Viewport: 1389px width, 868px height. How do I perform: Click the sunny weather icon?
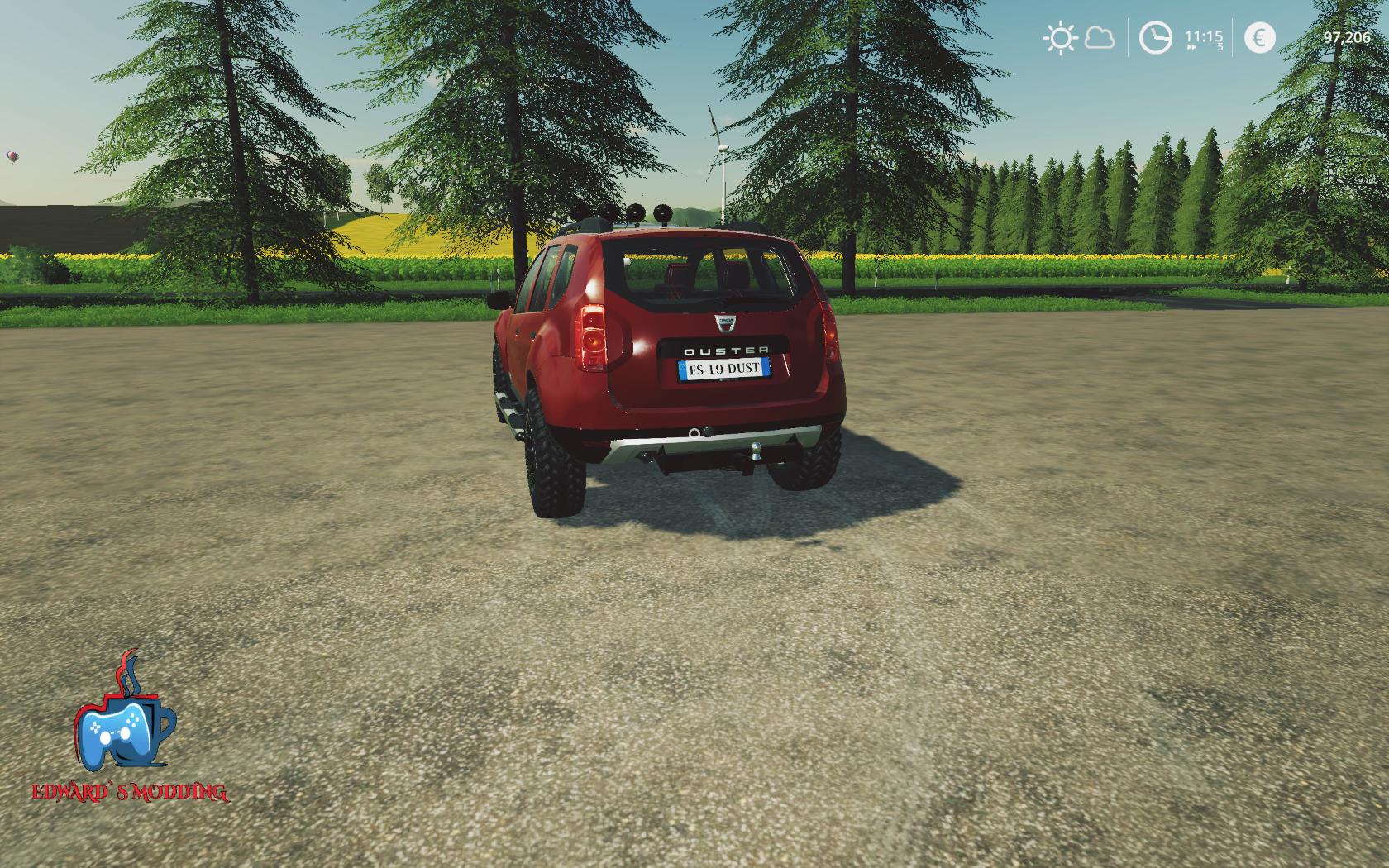click(x=1060, y=38)
